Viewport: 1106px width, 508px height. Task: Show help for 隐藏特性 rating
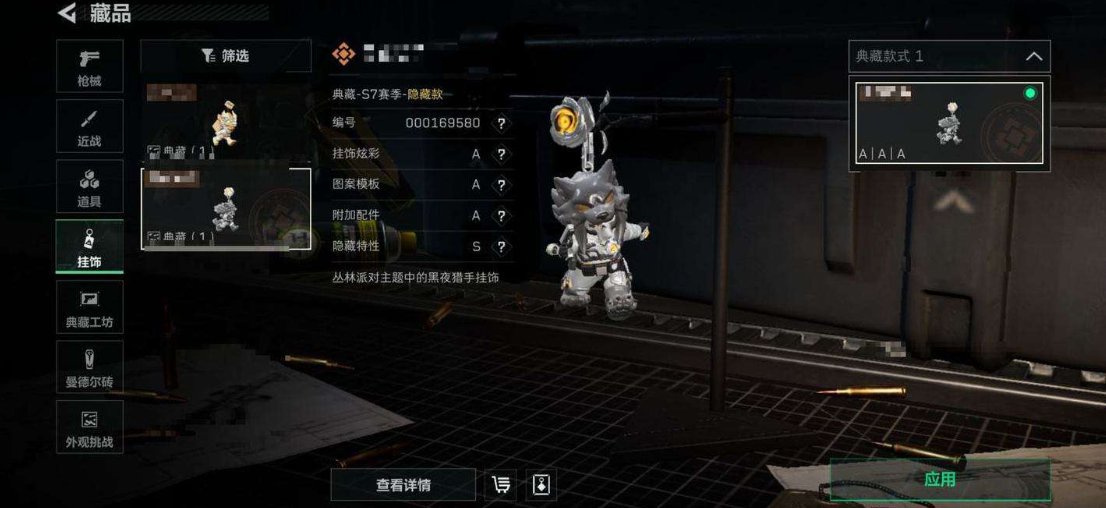[x=501, y=247]
